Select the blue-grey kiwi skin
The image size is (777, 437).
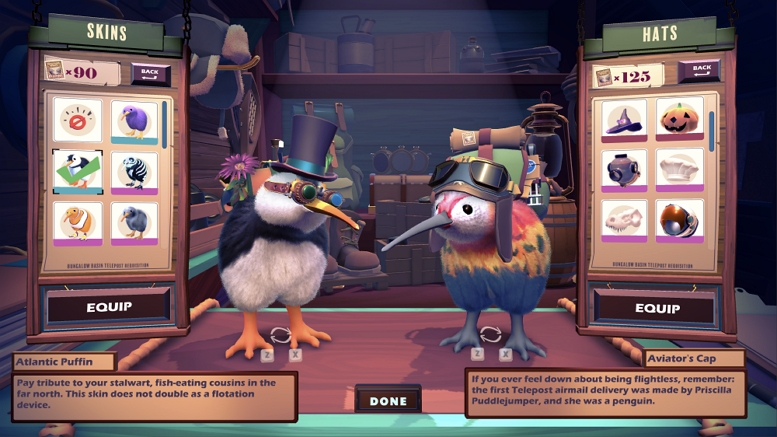tap(134, 222)
